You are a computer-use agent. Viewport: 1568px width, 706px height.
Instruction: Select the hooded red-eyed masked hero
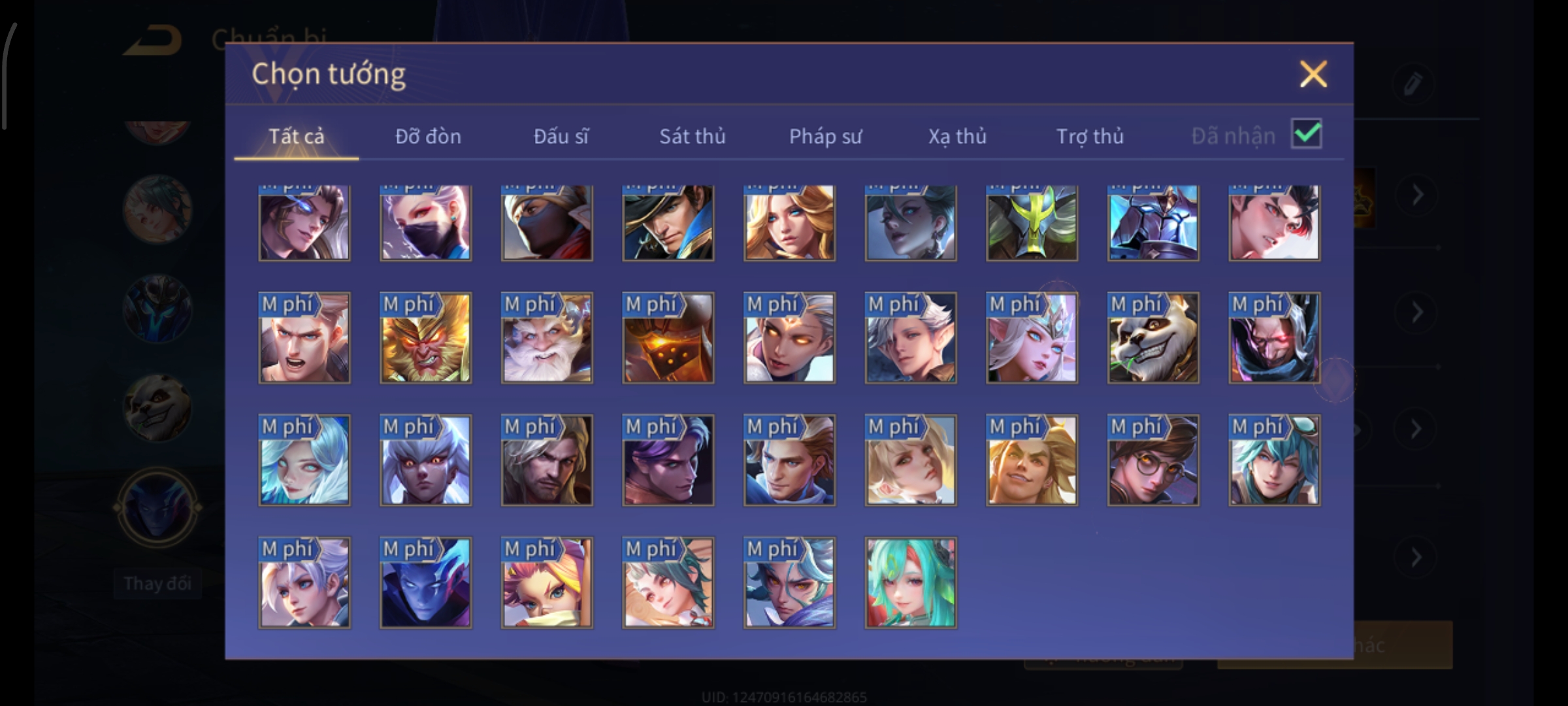click(1274, 337)
